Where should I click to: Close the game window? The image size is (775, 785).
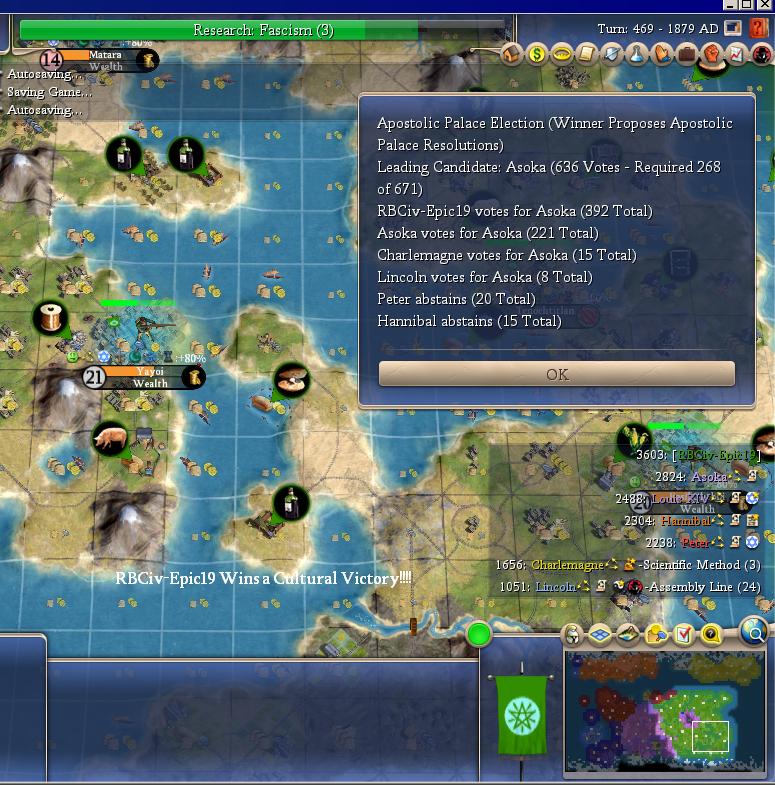(765, 5)
